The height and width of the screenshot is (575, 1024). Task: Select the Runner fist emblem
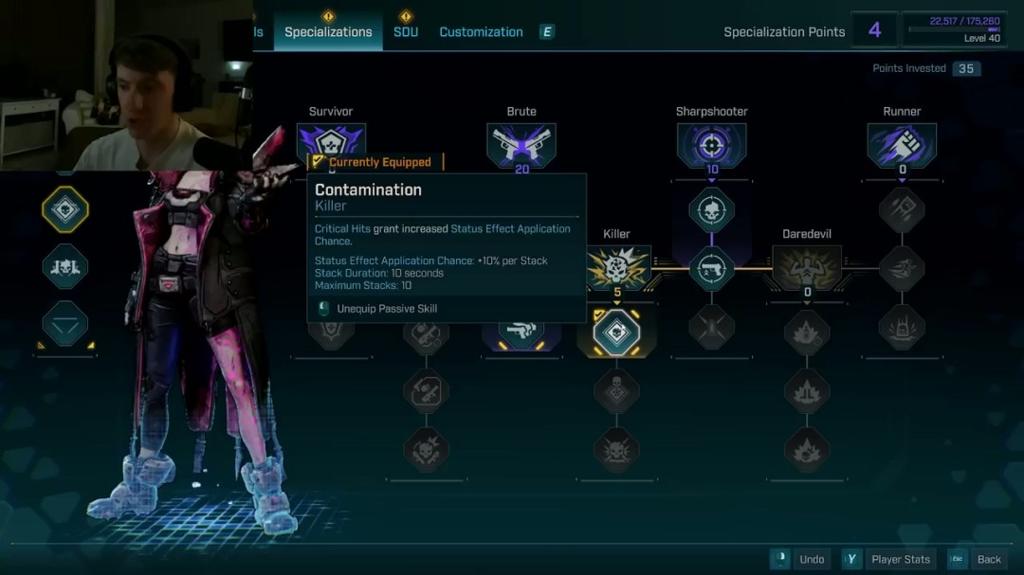[x=902, y=145]
